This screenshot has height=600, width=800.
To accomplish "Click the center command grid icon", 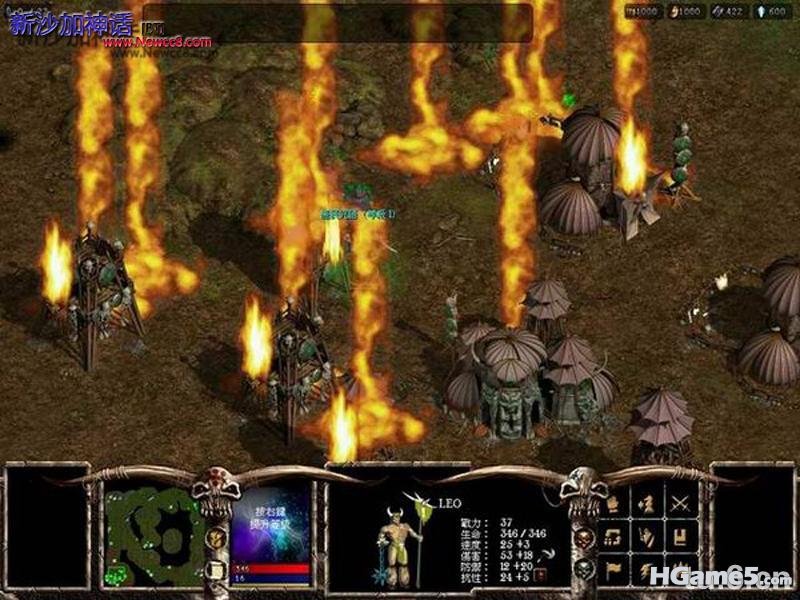I will pos(648,537).
